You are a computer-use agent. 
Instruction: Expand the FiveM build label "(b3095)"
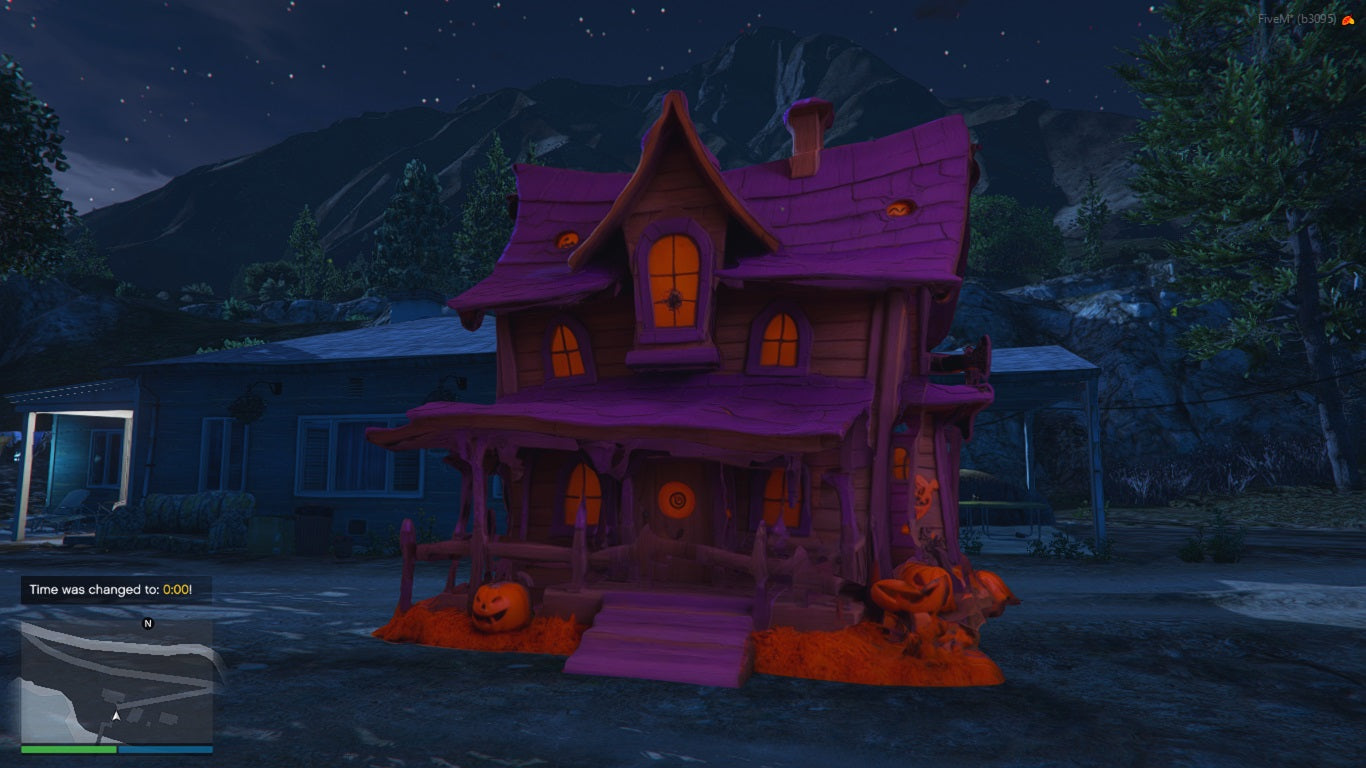1316,20
